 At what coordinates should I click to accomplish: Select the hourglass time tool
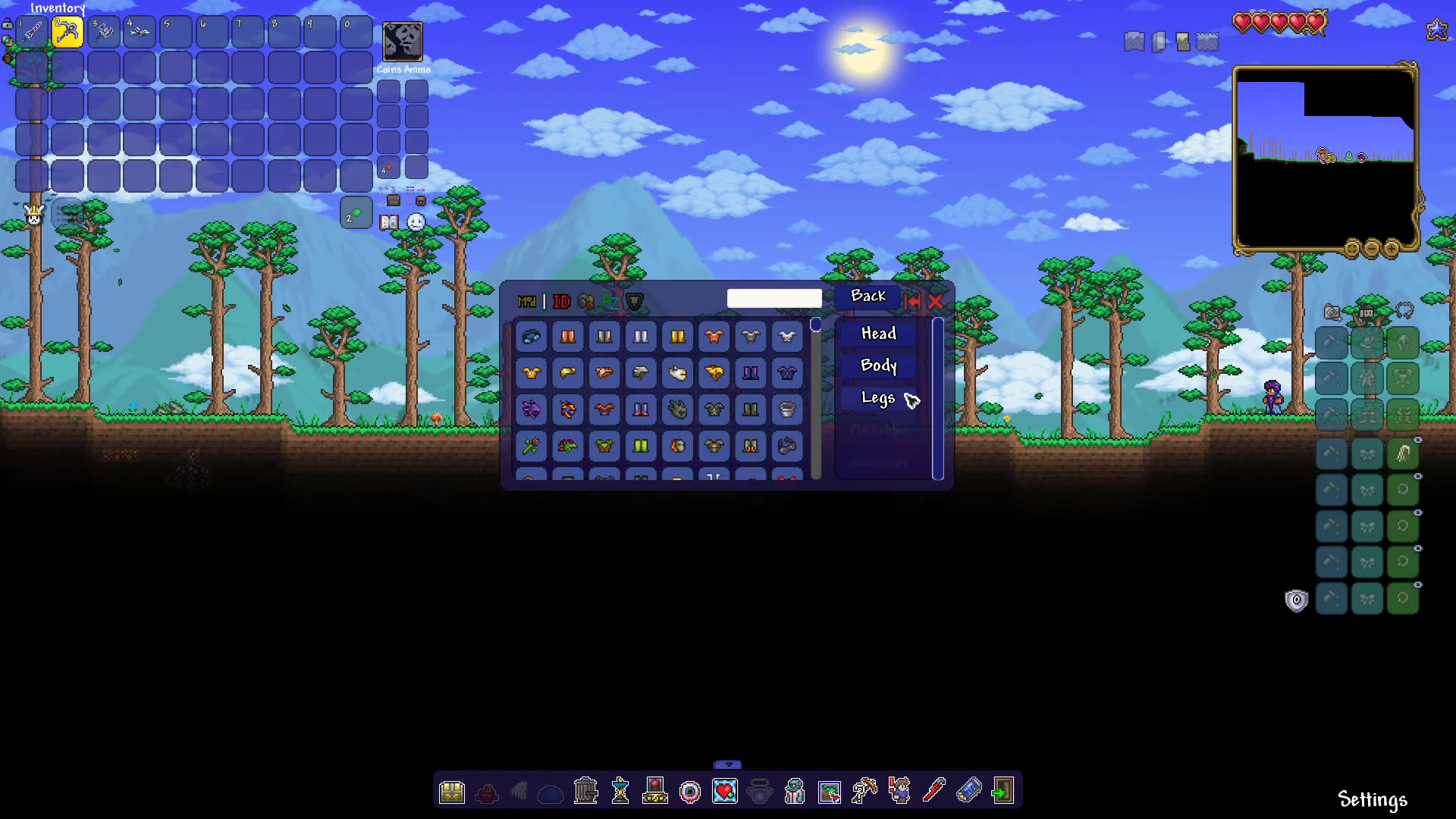pos(620,791)
